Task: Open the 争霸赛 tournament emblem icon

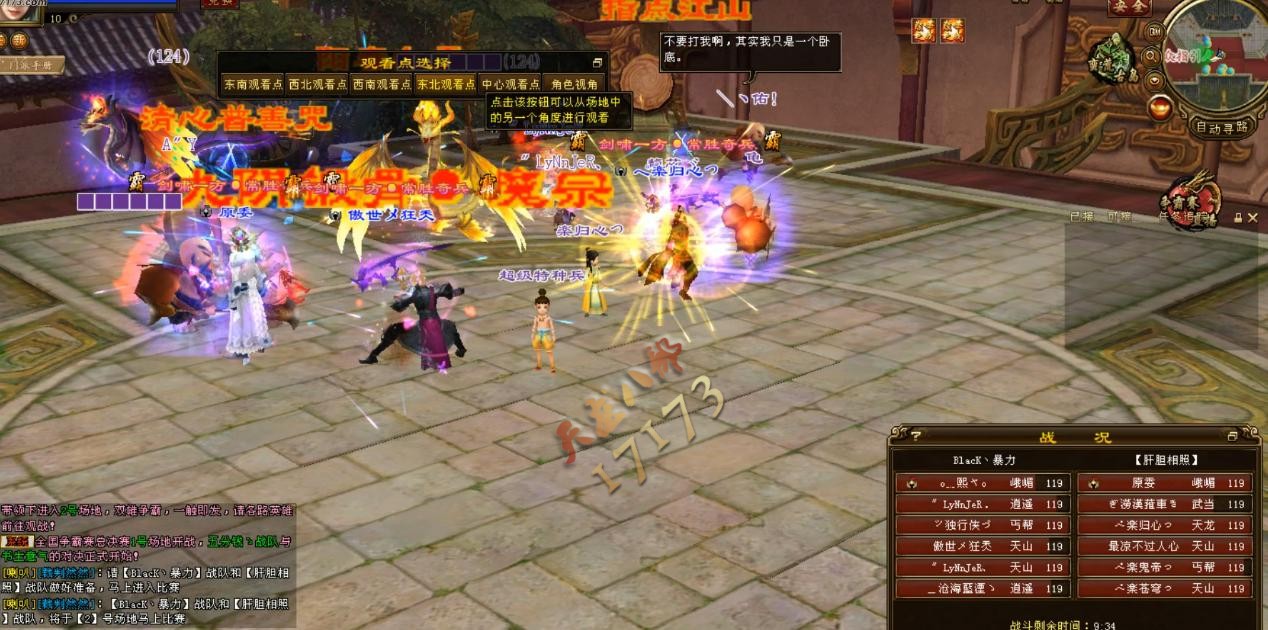Action: click(x=1192, y=197)
